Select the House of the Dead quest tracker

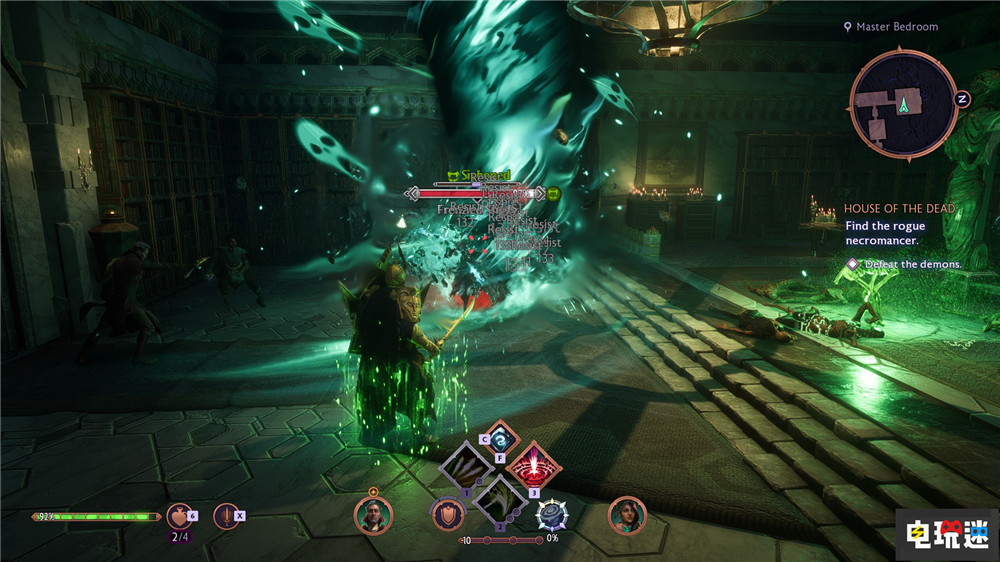(x=899, y=208)
